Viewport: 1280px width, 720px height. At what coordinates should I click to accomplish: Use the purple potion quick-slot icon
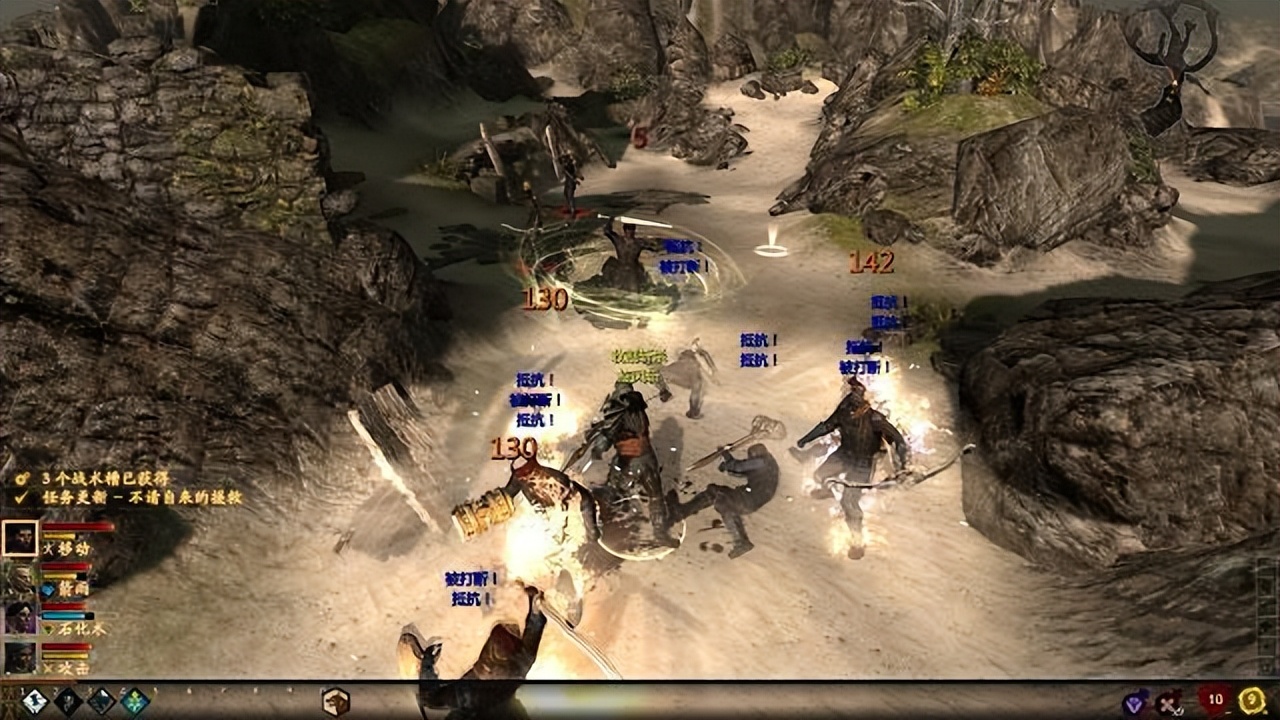(1136, 703)
